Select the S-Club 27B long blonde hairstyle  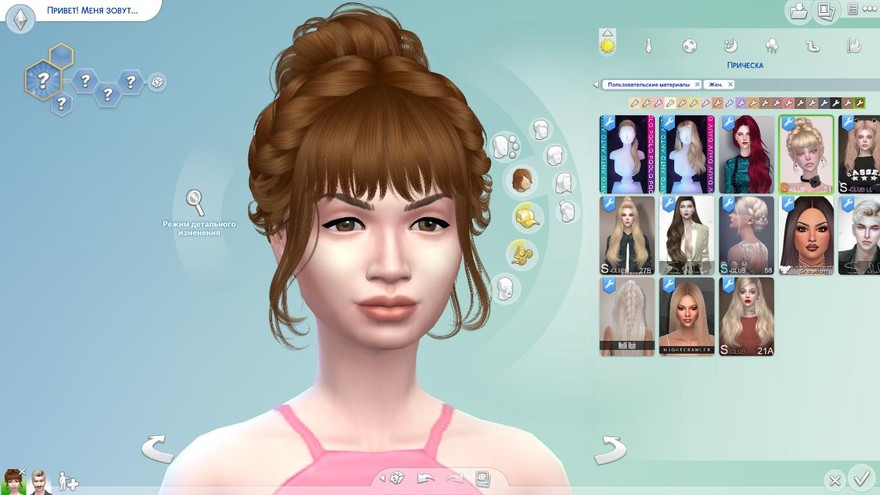click(x=627, y=234)
